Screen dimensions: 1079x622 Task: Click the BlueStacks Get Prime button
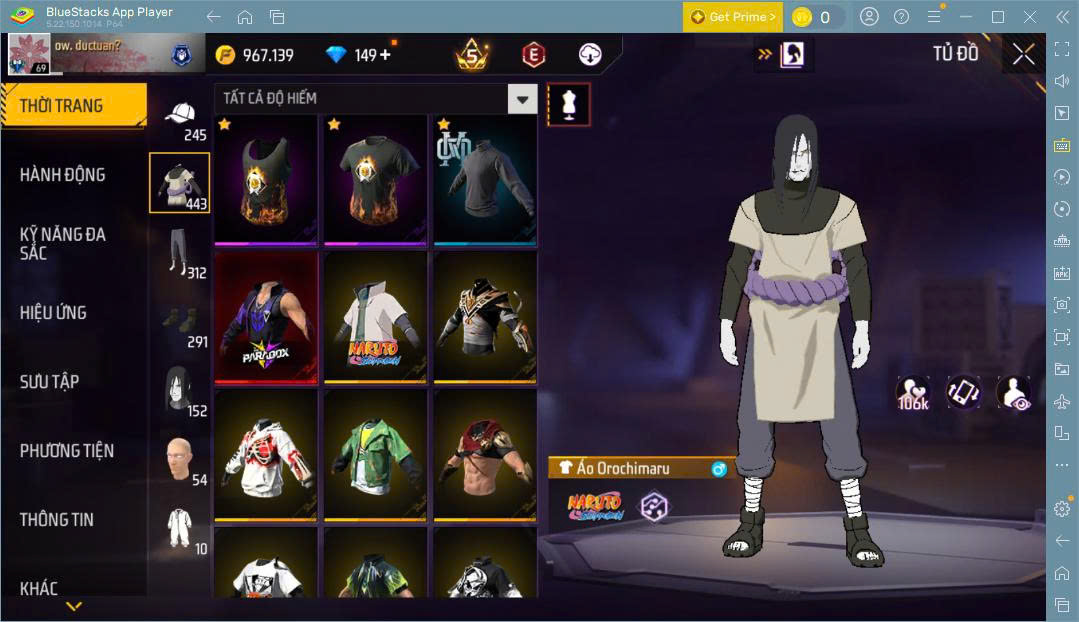pyautogui.click(x=733, y=17)
